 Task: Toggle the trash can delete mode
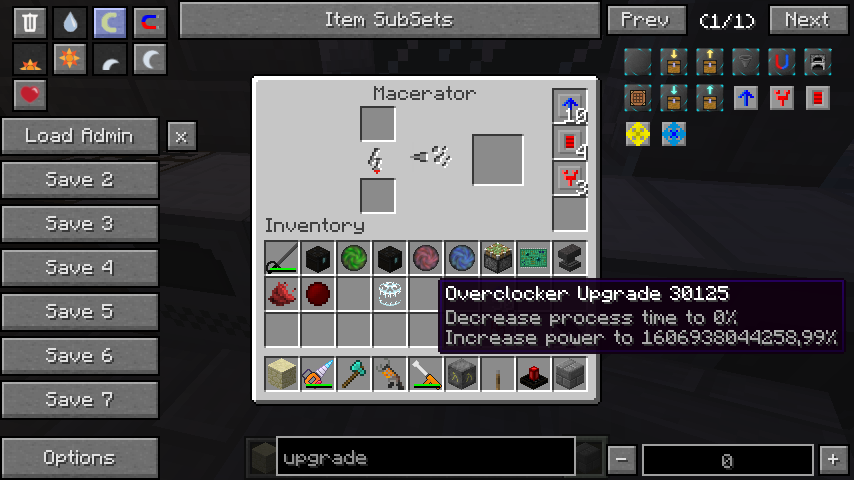(30, 22)
